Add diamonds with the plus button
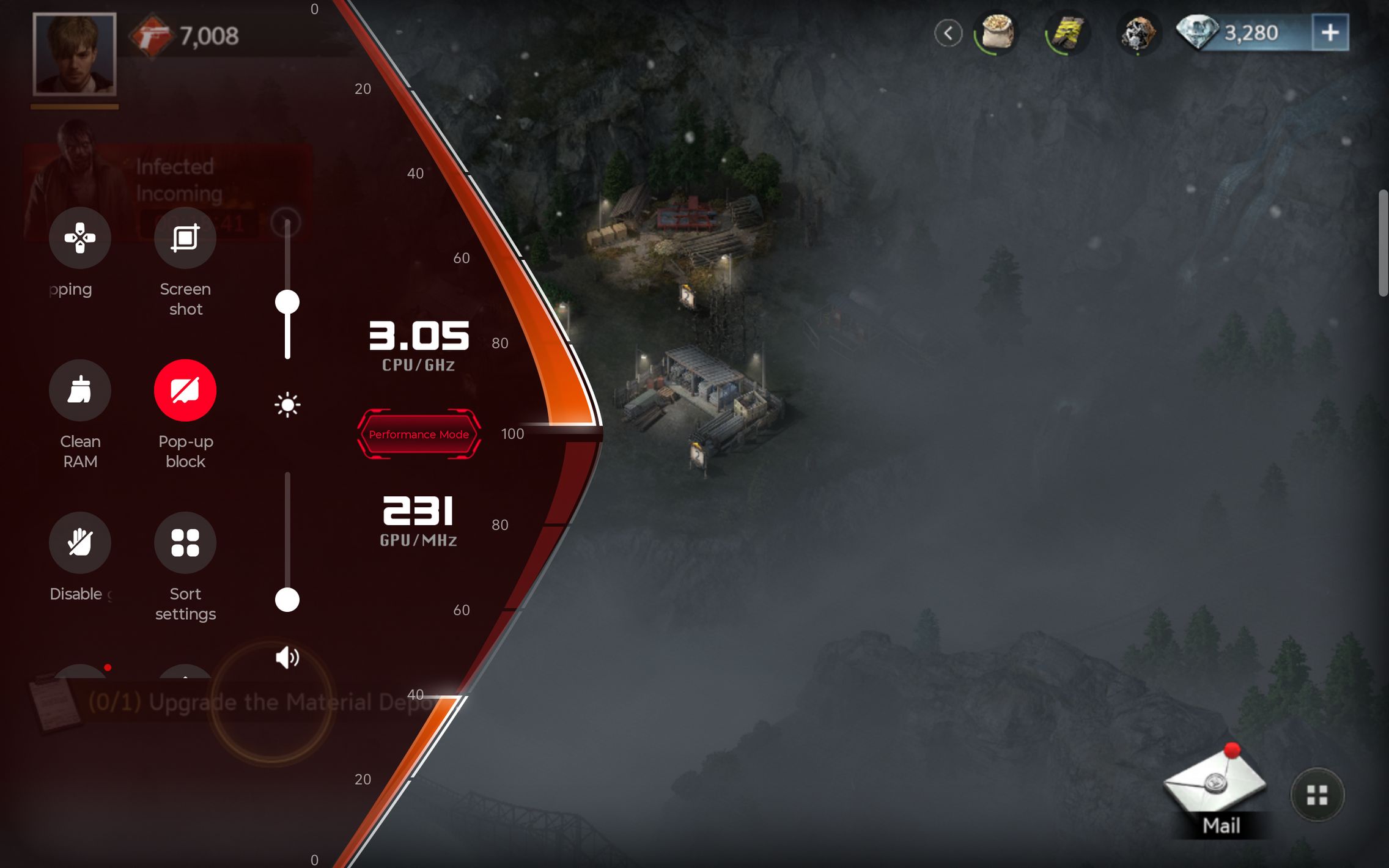This screenshot has width=1389, height=868. click(x=1330, y=33)
